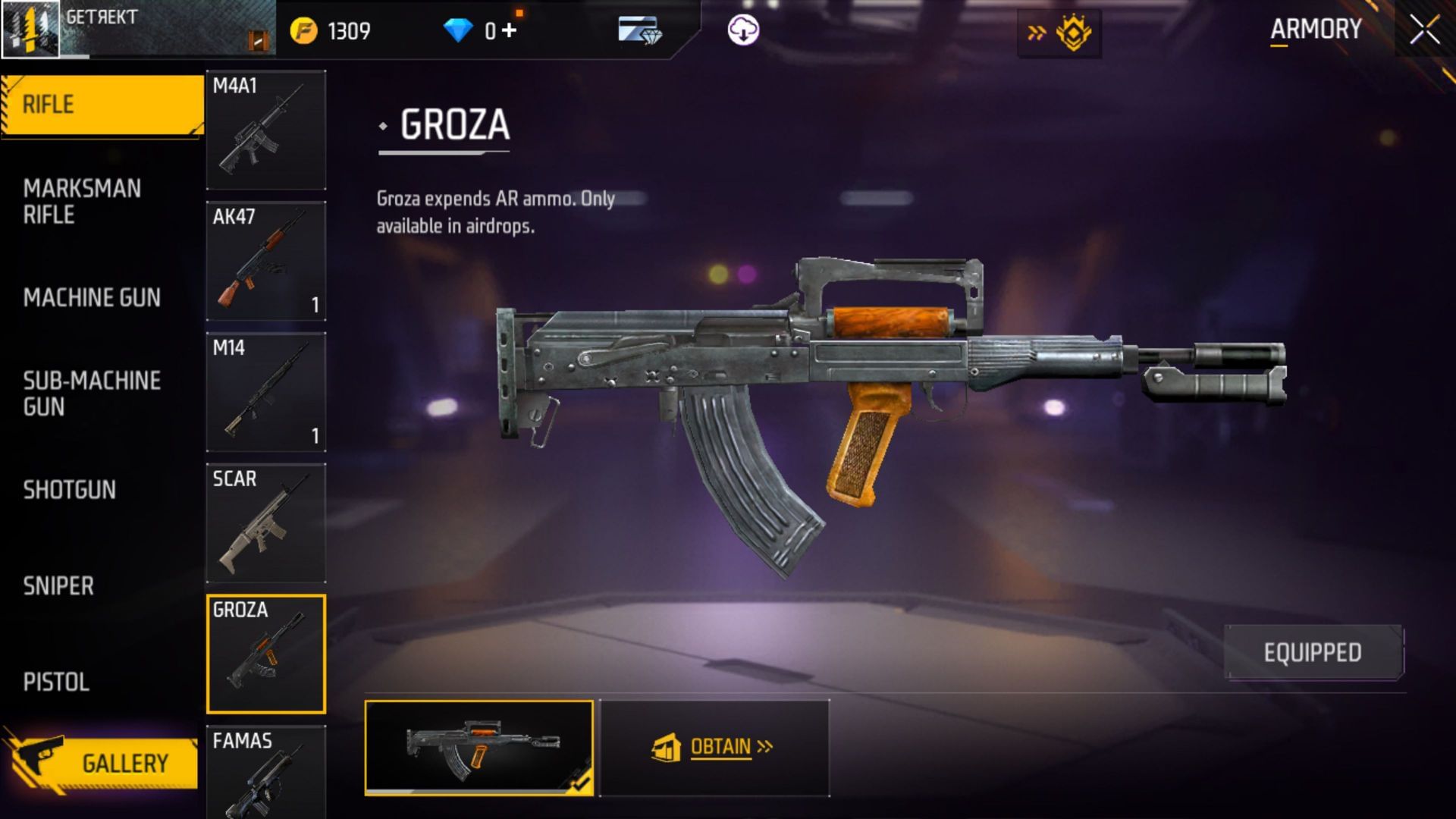Click the Equipped button
Screen dimensions: 1456x819
(x=1313, y=652)
